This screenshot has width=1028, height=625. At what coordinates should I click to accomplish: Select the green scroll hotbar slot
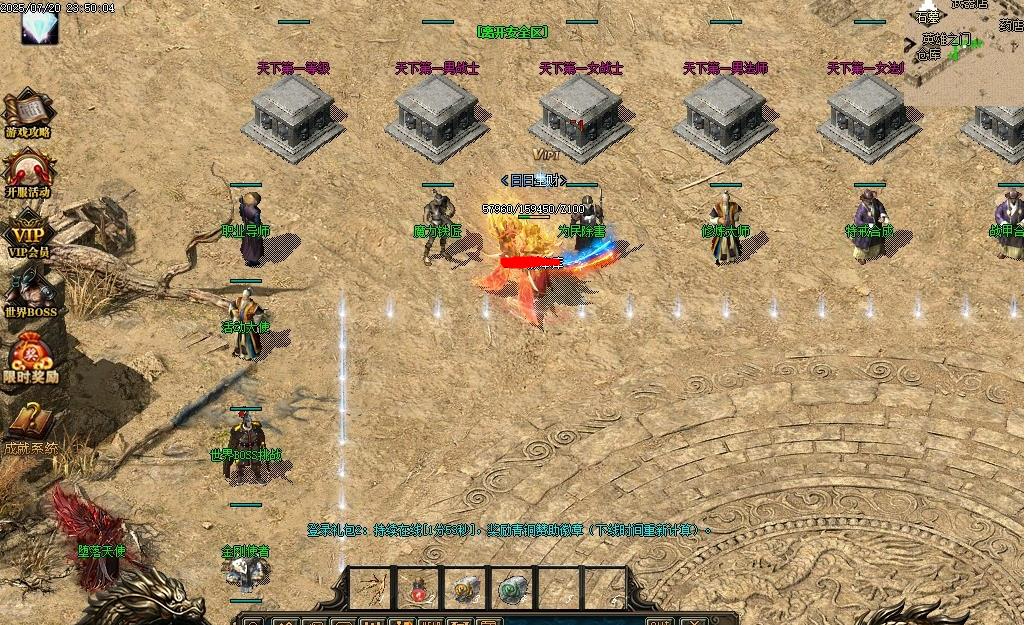tap(514, 589)
